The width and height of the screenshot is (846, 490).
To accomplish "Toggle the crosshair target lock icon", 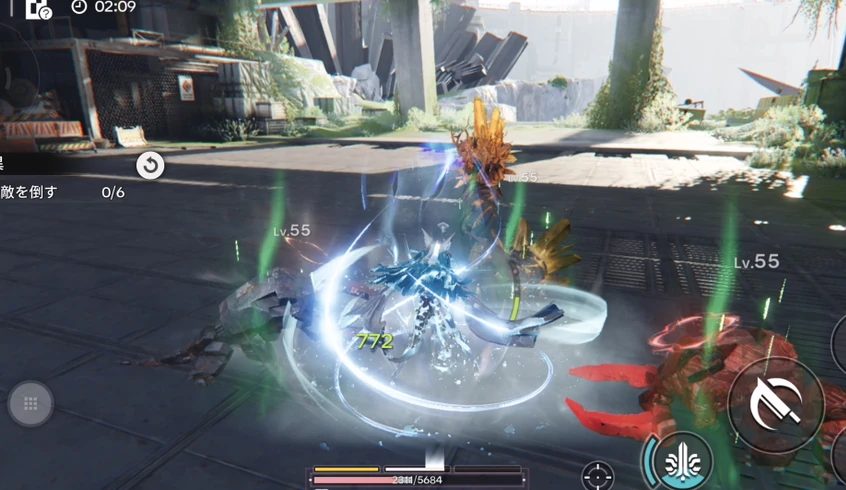I will click(x=598, y=475).
